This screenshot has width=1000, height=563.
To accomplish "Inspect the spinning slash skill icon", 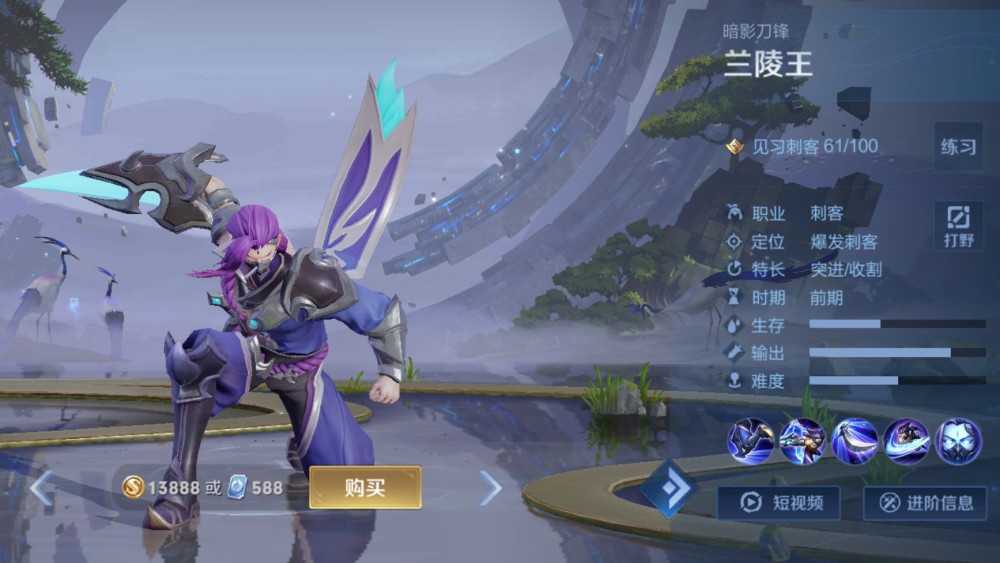I will point(906,441).
